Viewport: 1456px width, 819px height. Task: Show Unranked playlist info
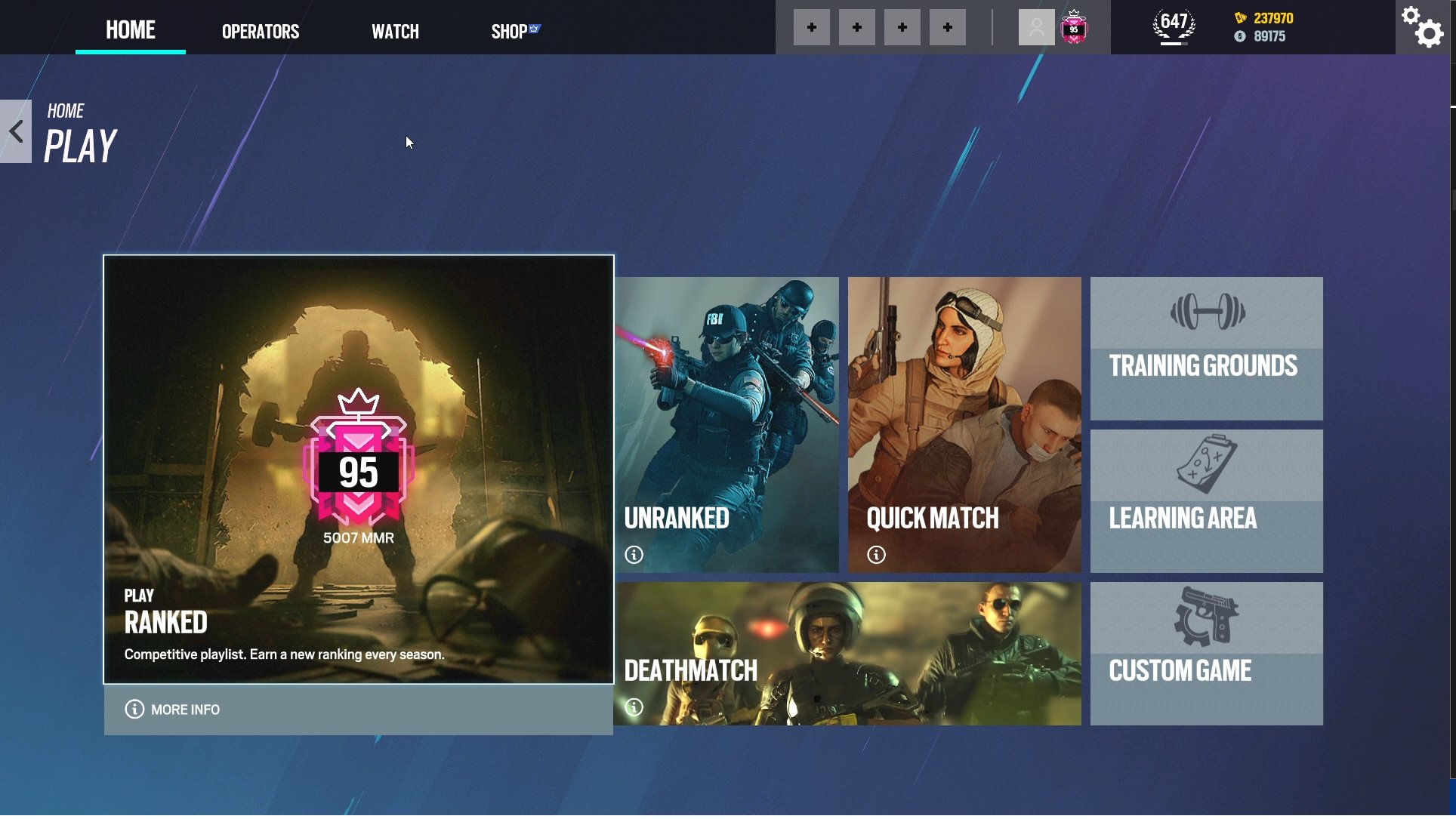click(x=634, y=555)
